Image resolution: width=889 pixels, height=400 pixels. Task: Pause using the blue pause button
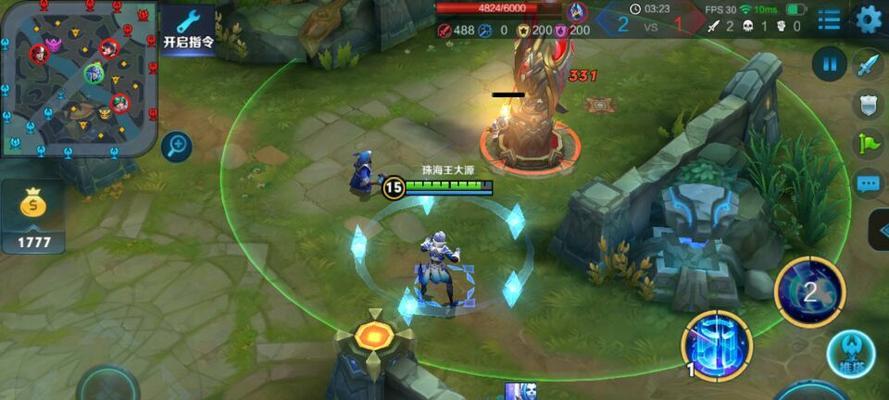point(829,64)
